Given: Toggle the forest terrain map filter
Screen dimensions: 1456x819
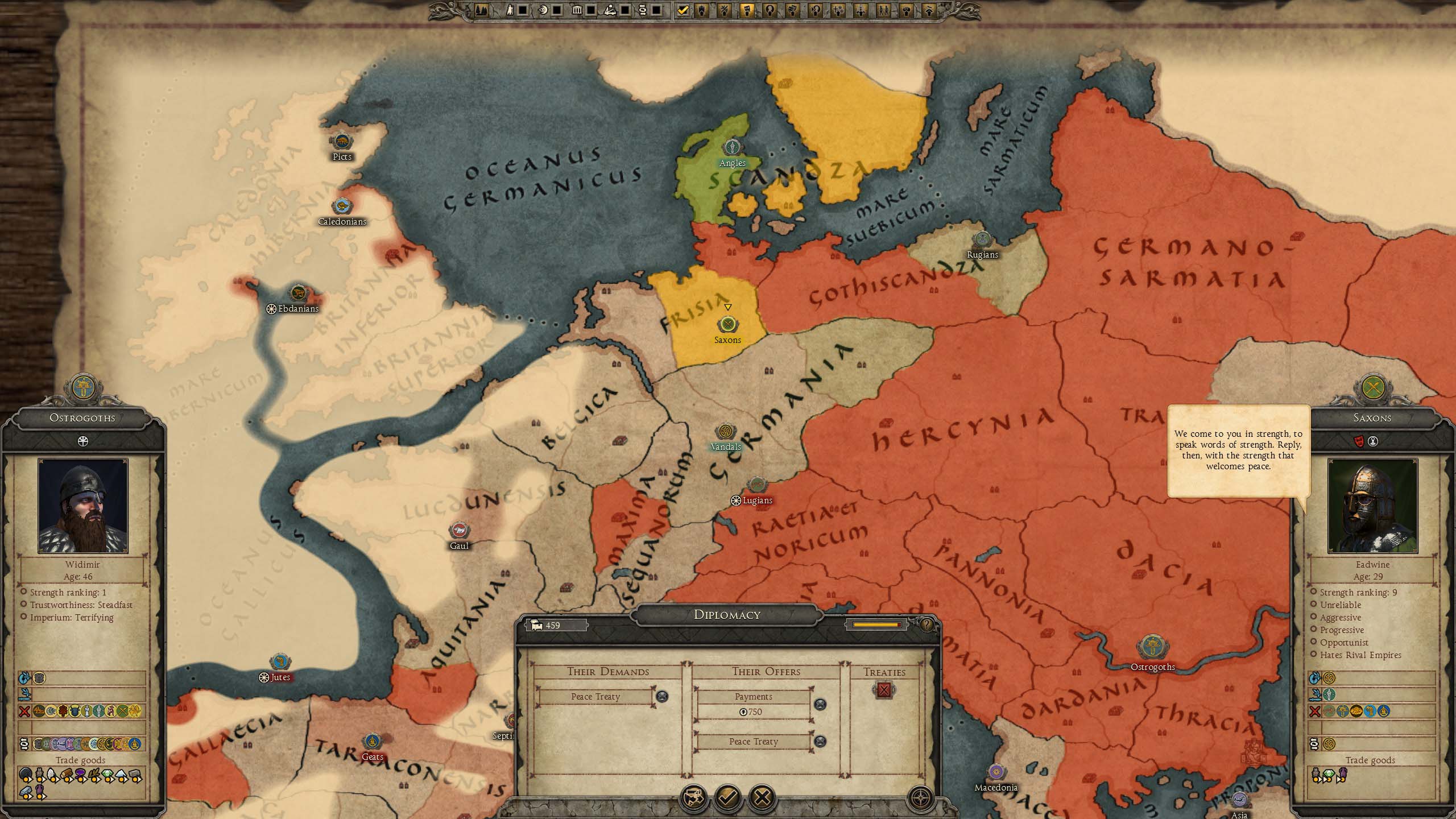Looking at the screenshot, I should (x=481, y=10).
